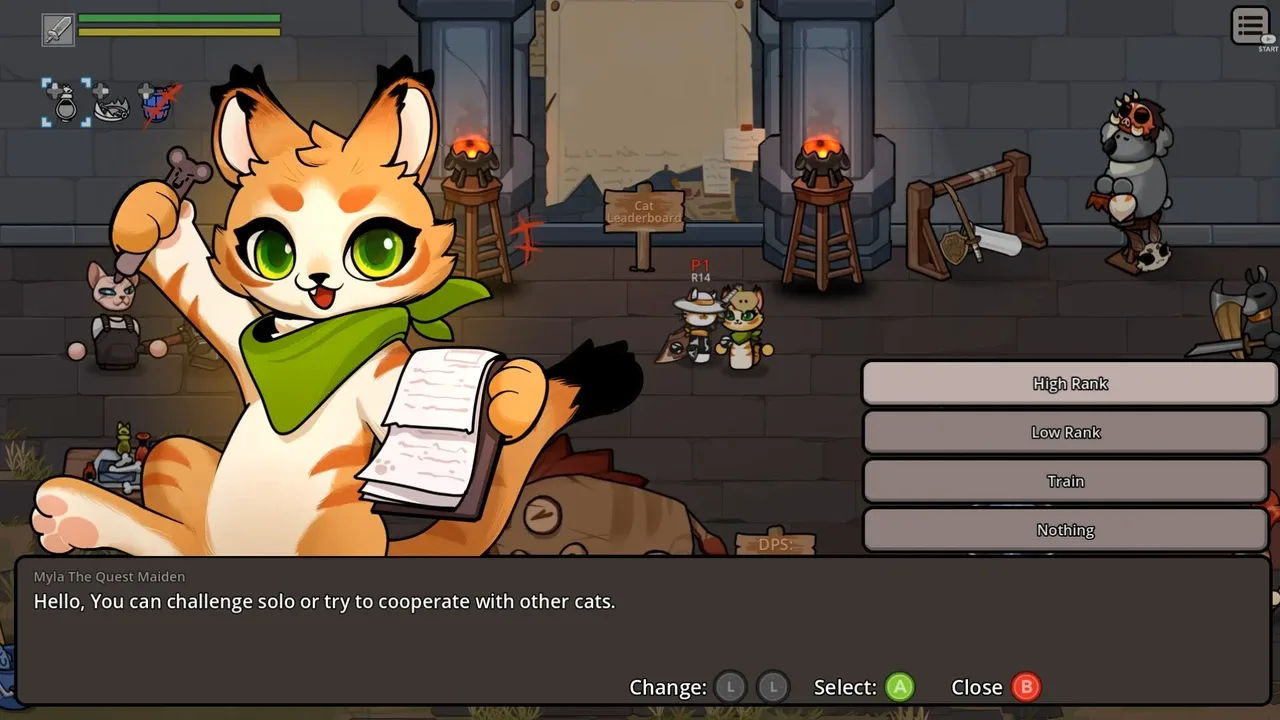
Task: Select the bear trap item slot
Action: (x=112, y=104)
